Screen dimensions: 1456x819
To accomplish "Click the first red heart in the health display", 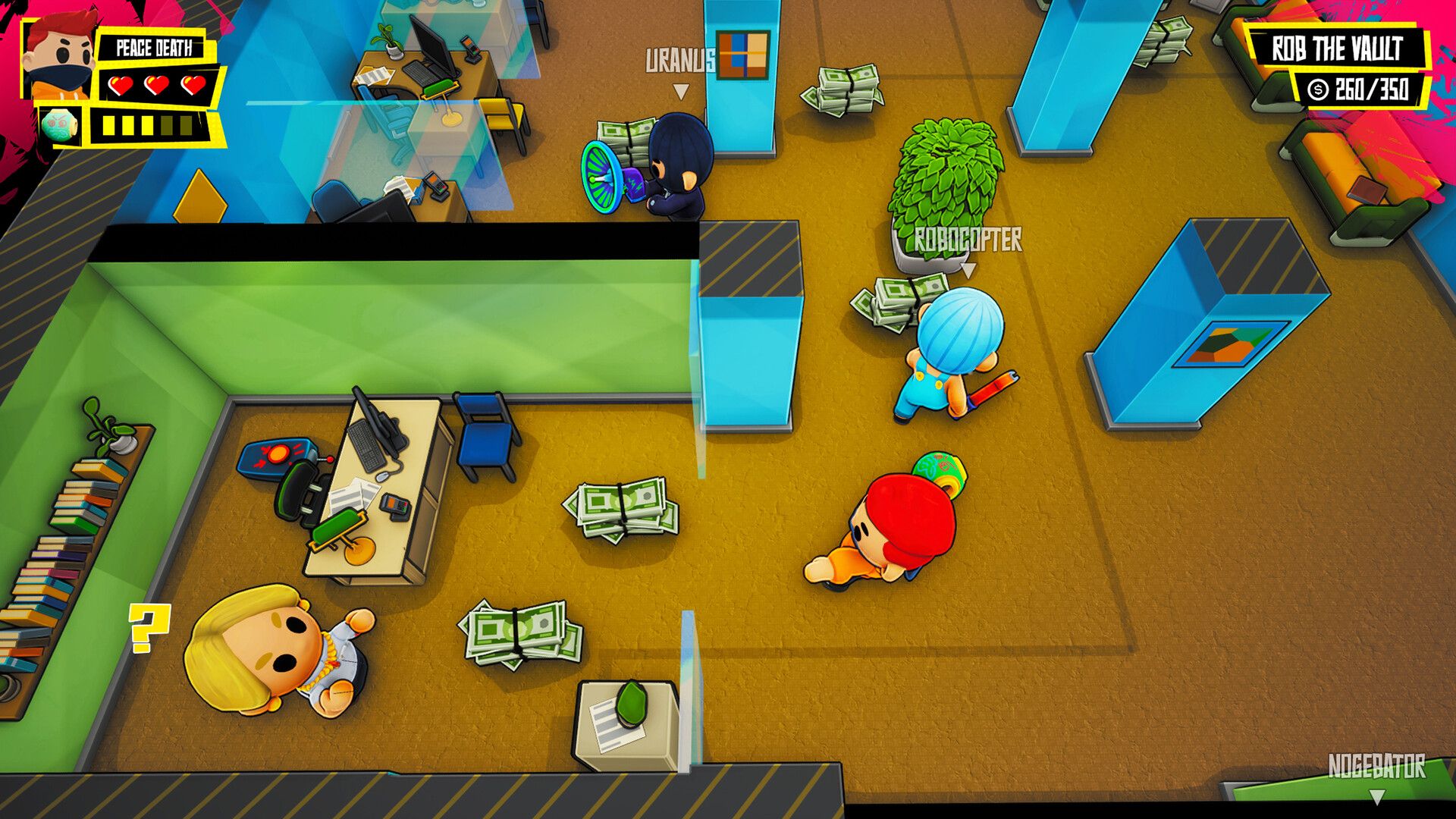I will click(x=120, y=86).
